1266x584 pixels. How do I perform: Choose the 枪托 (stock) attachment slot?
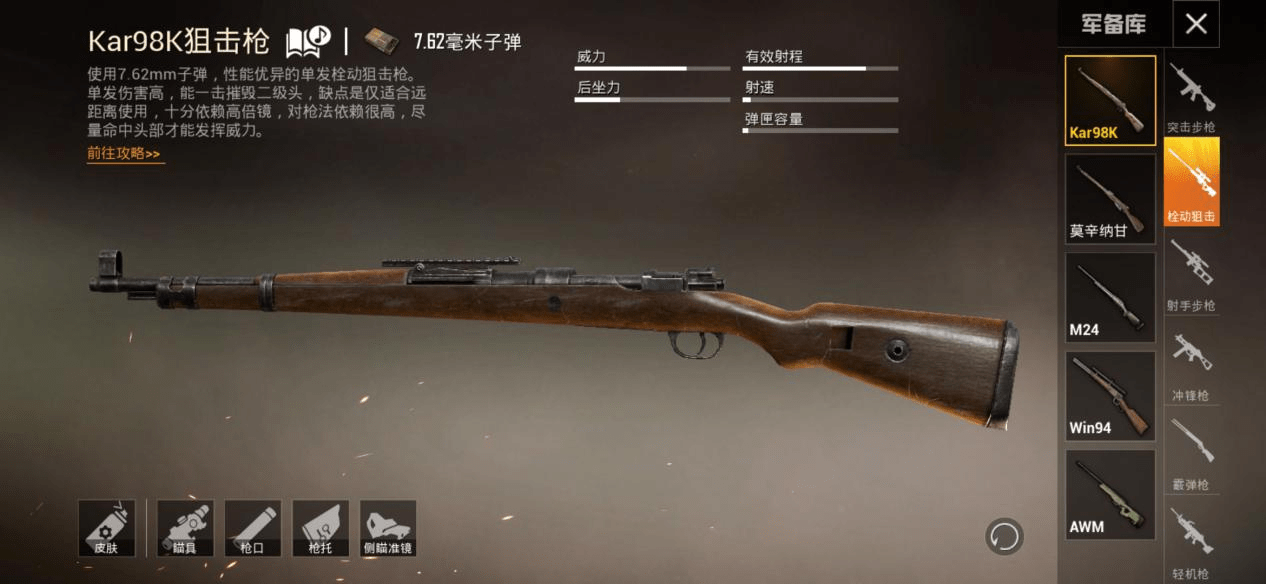(x=320, y=528)
